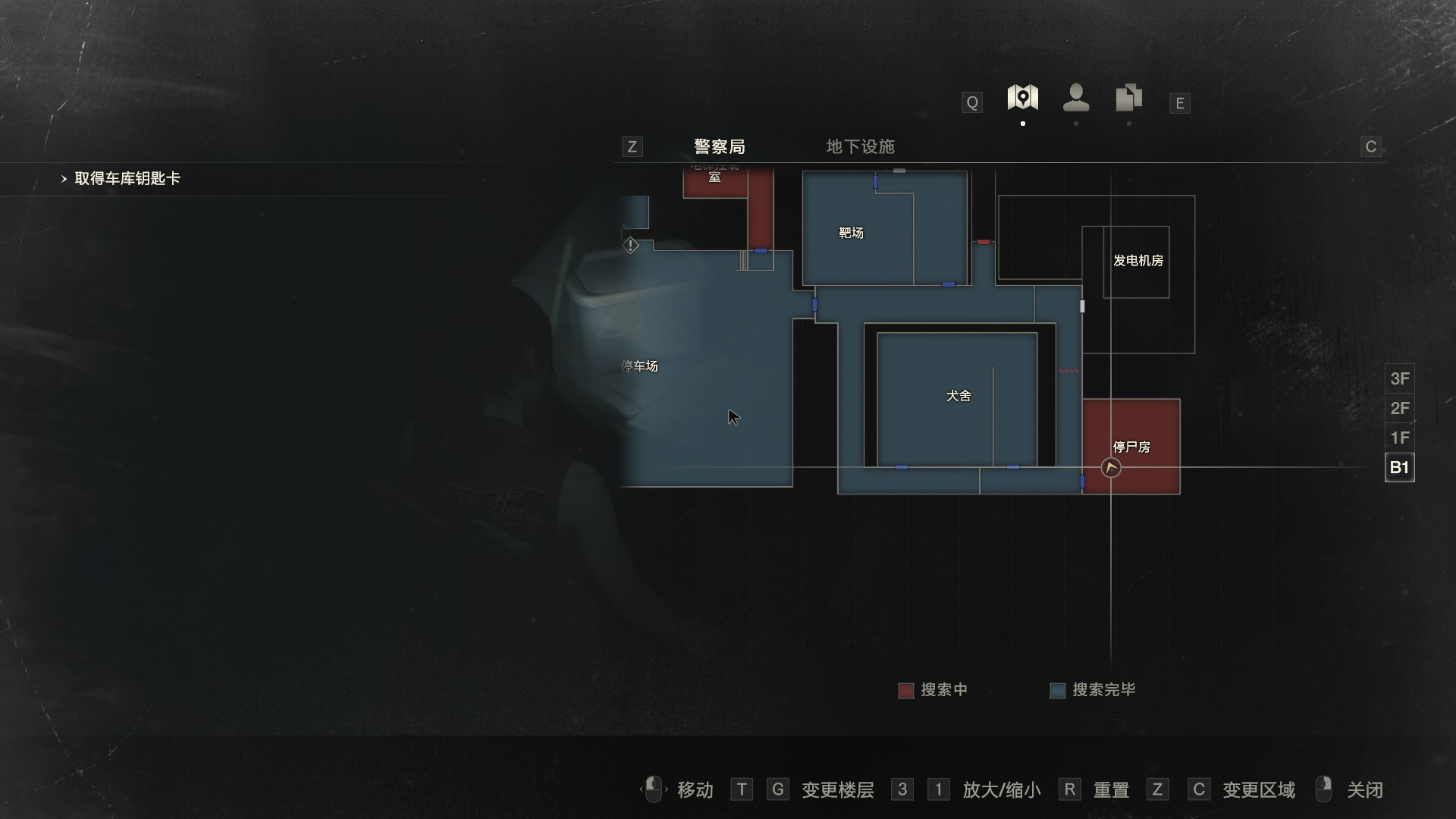Select the 1F floor button
Image resolution: width=1456 pixels, height=819 pixels.
[x=1399, y=438]
